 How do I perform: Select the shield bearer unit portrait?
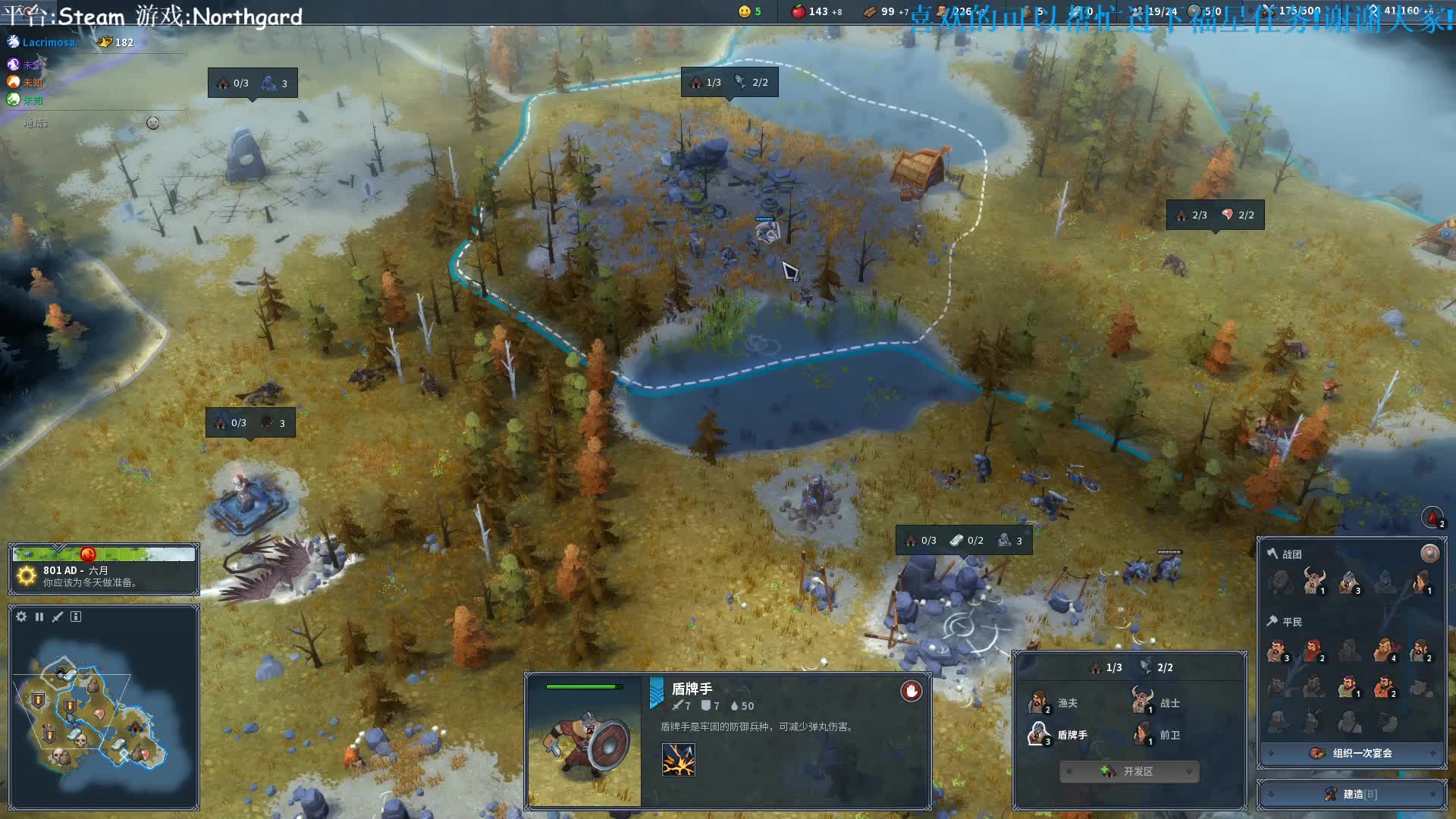tap(584, 740)
